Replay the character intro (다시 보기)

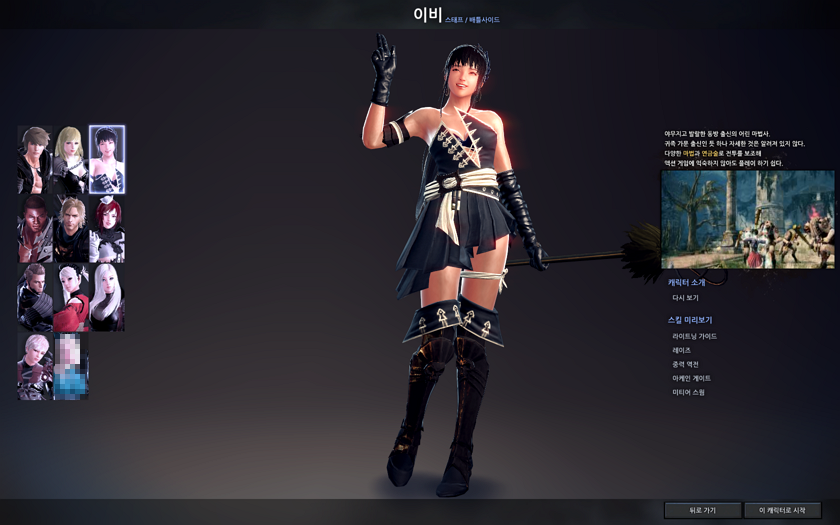pos(685,298)
